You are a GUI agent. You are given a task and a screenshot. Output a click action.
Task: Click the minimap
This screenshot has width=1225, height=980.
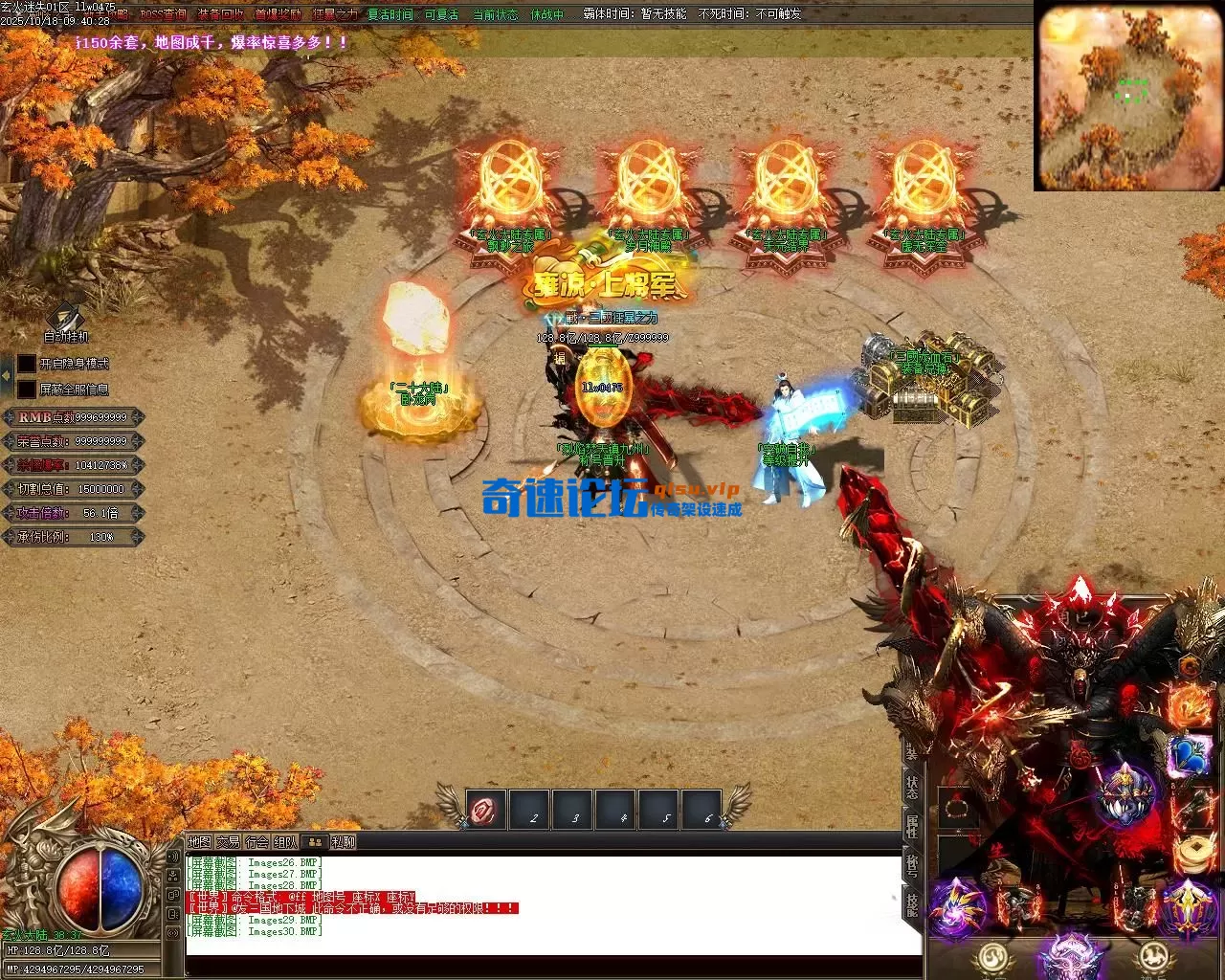(1128, 96)
